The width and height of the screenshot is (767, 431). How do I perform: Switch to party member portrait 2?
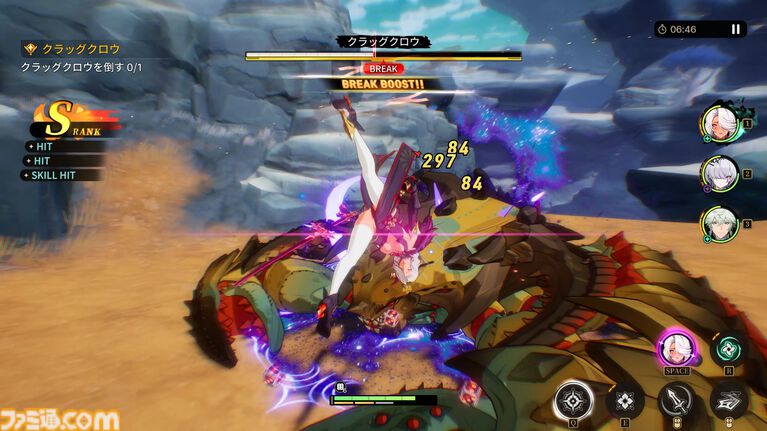tap(719, 173)
